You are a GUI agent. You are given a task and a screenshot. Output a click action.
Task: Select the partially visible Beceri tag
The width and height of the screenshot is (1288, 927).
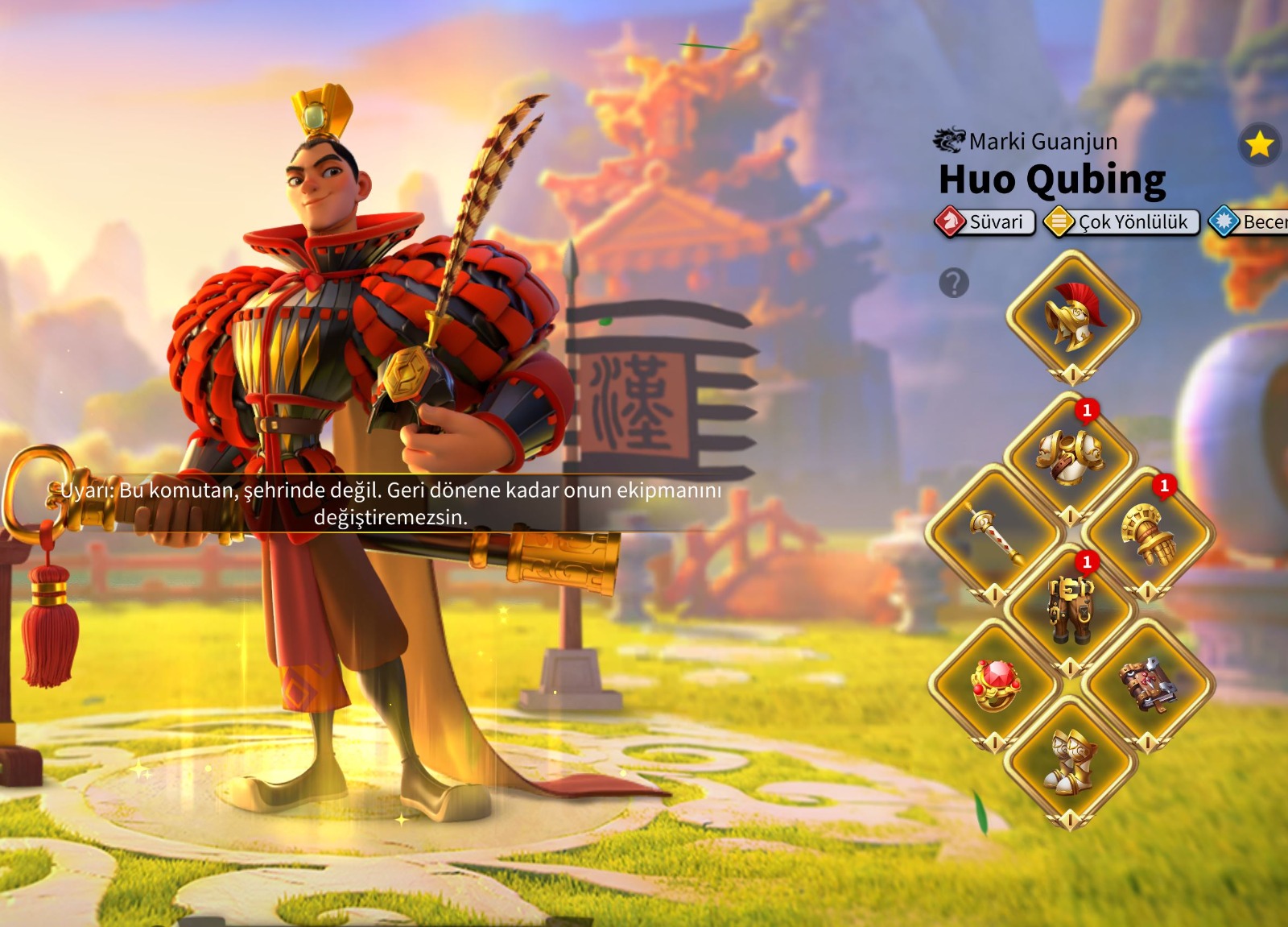1252,221
